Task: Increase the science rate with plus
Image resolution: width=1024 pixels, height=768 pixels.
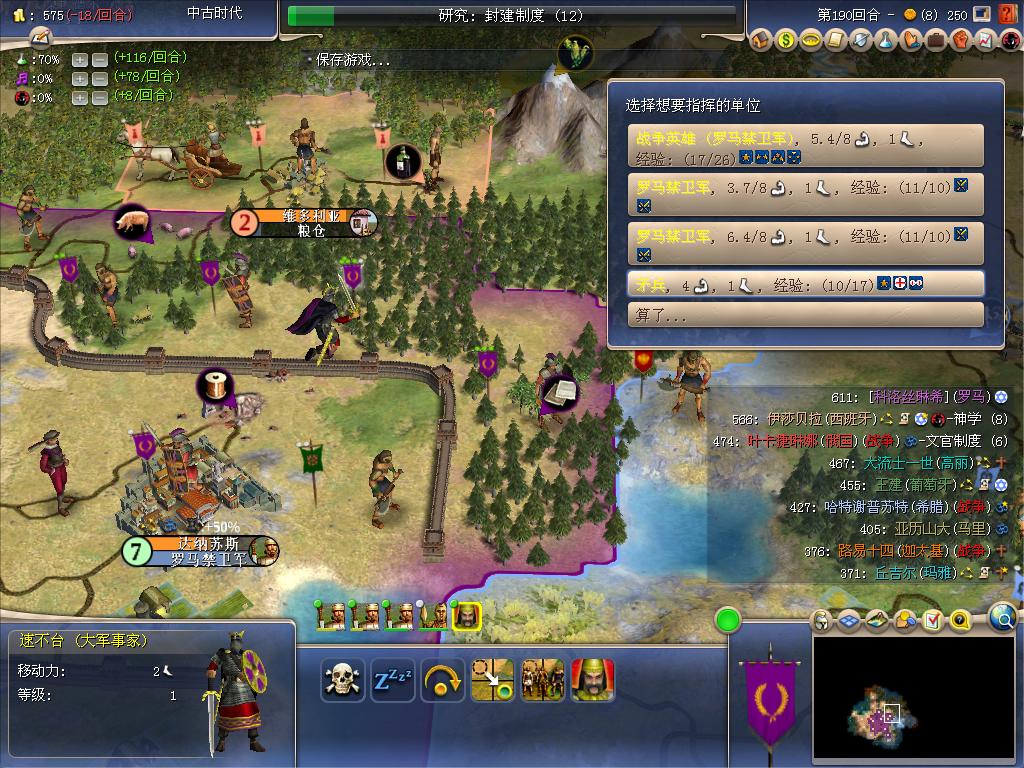Action: 81,59
